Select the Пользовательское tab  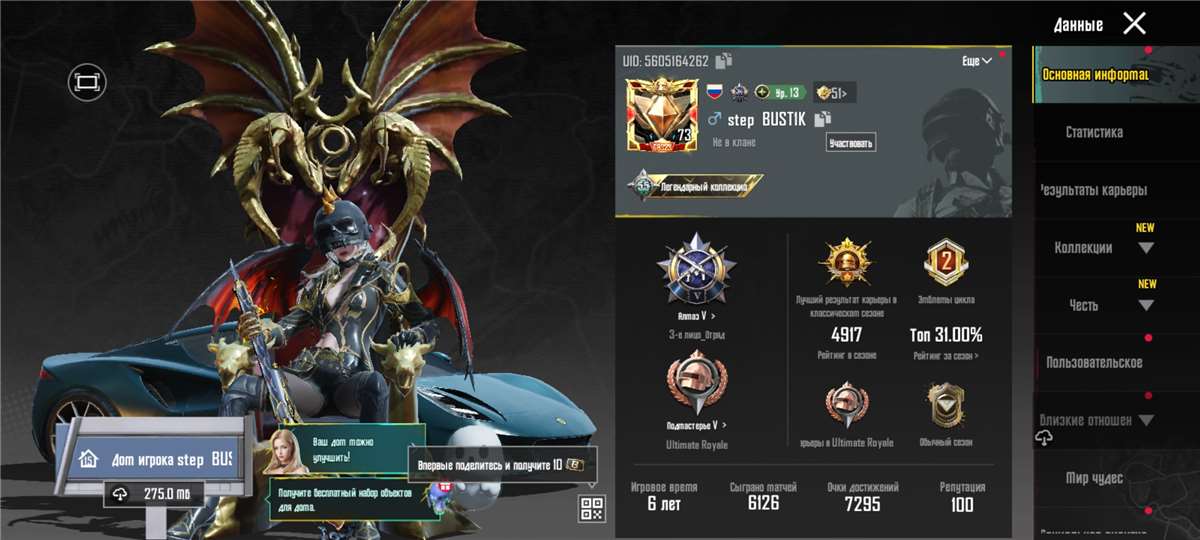click(1094, 363)
